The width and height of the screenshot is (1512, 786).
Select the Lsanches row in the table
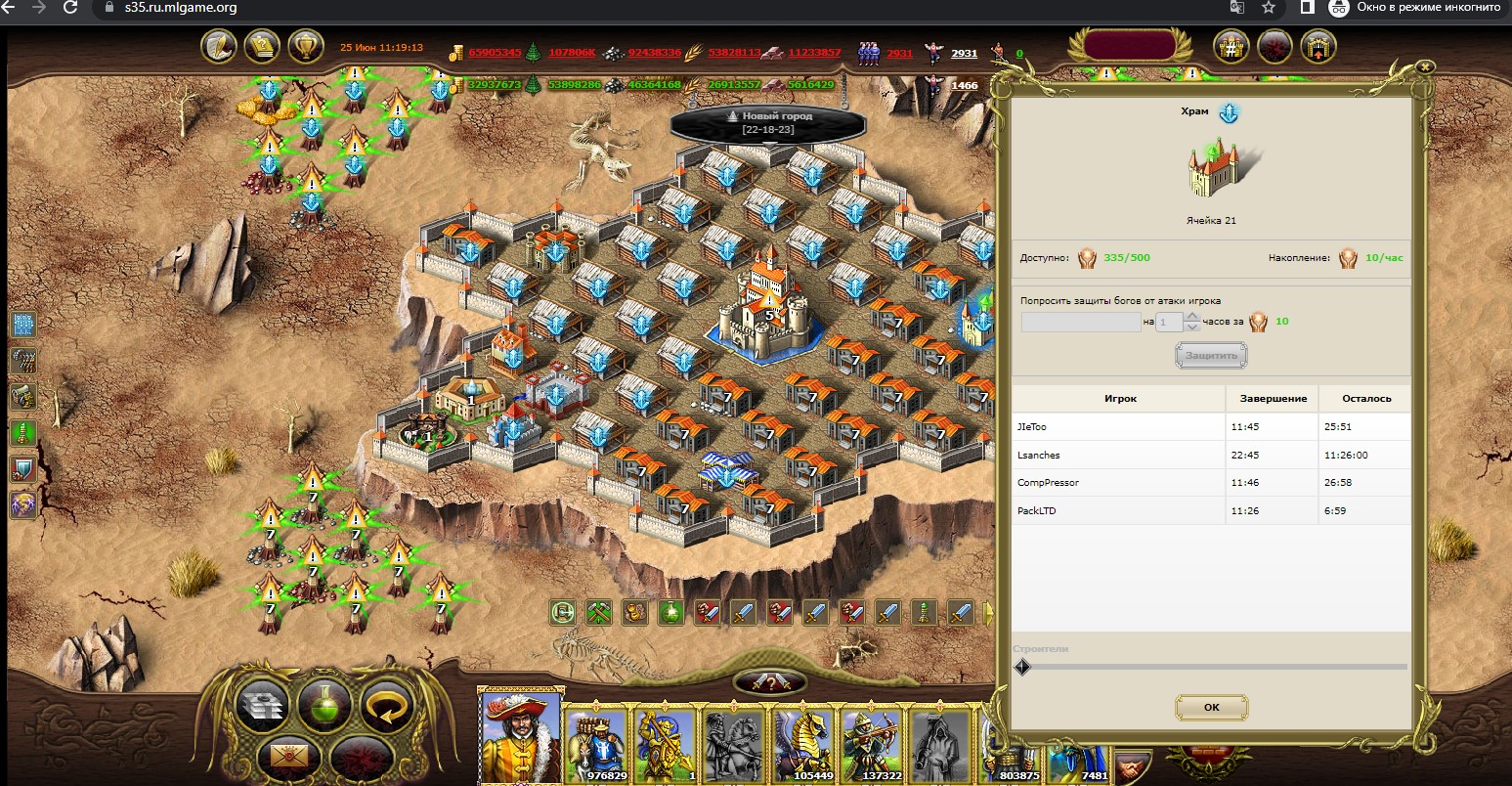coord(1119,455)
